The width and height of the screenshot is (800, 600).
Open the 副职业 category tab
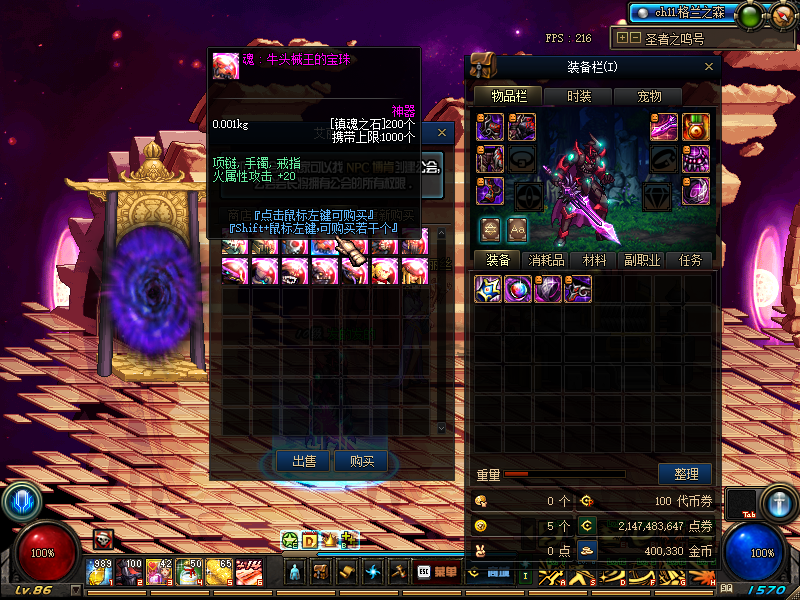[642, 260]
